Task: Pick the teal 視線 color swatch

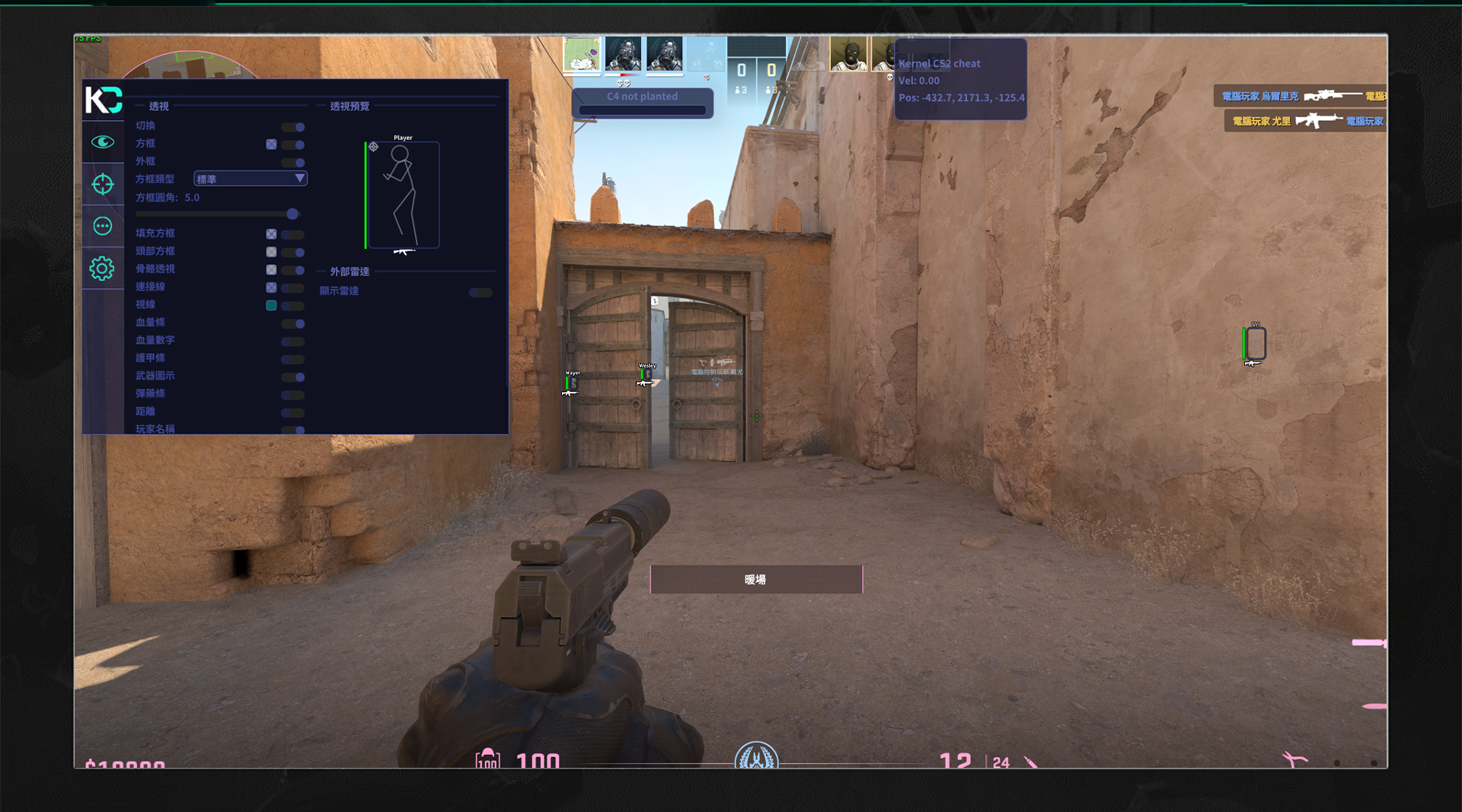Action: coord(271,305)
